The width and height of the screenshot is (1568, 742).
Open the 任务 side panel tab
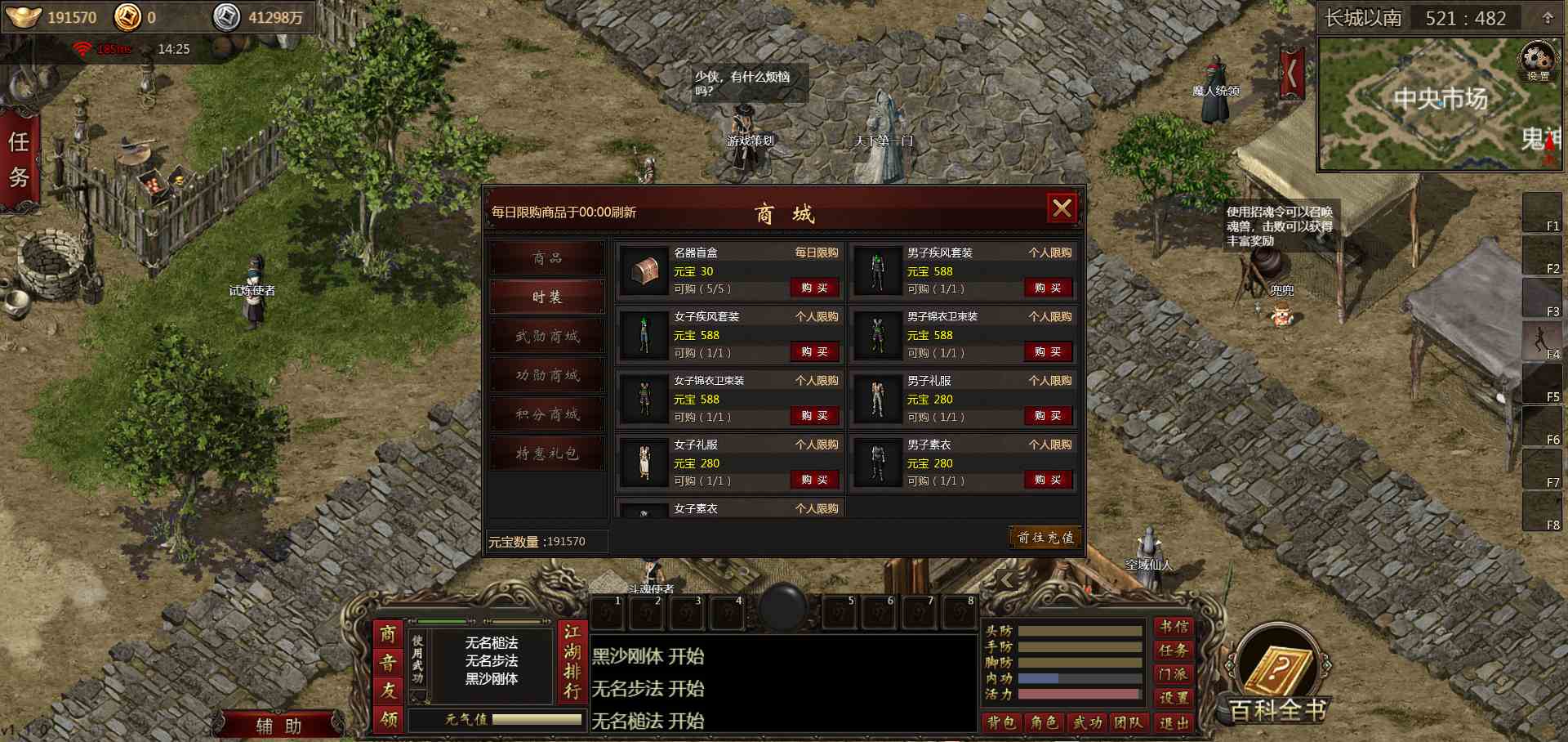19,159
